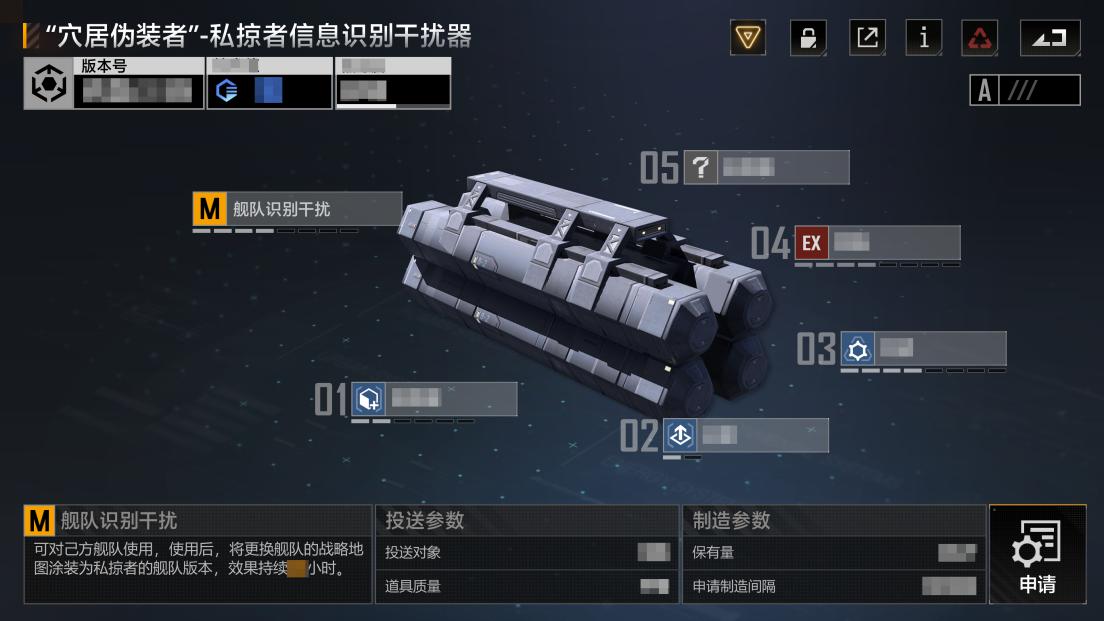Open the EX module slot 04
Image resolution: width=1104 pixels, height=621 pixels.
pyautogui.click(x=876, y=243)
